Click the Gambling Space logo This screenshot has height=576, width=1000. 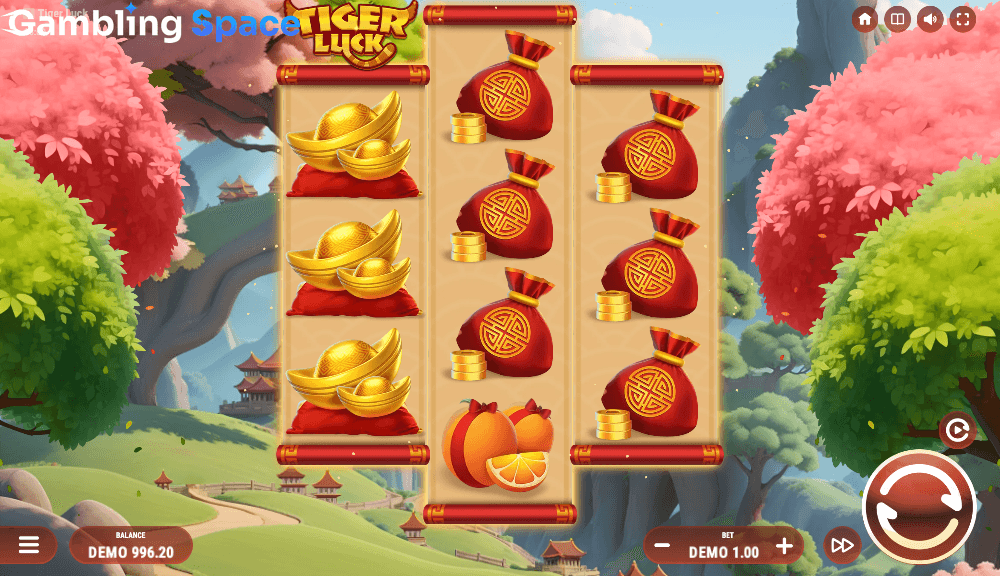[150, 24]
